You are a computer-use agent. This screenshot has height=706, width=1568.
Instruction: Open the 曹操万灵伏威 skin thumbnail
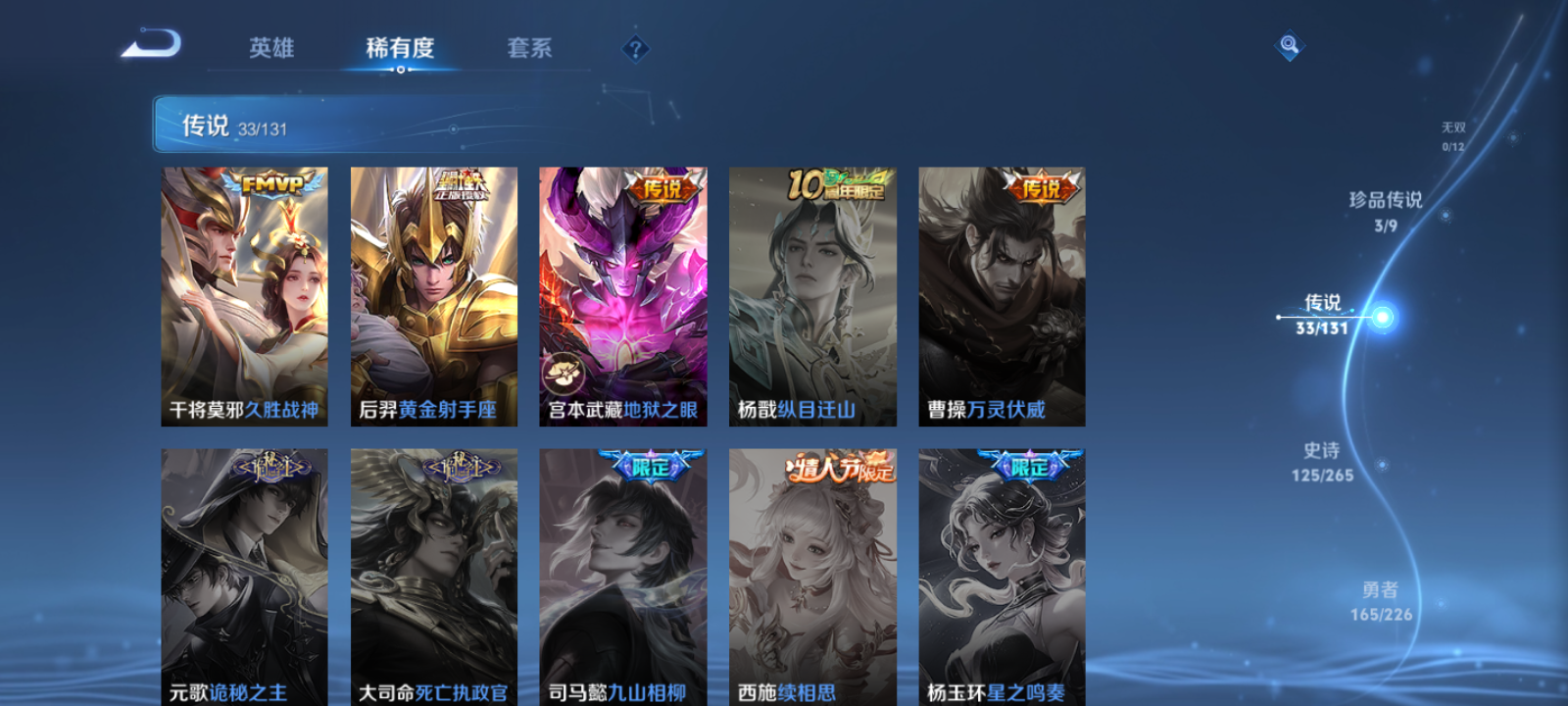[1001, 294]
